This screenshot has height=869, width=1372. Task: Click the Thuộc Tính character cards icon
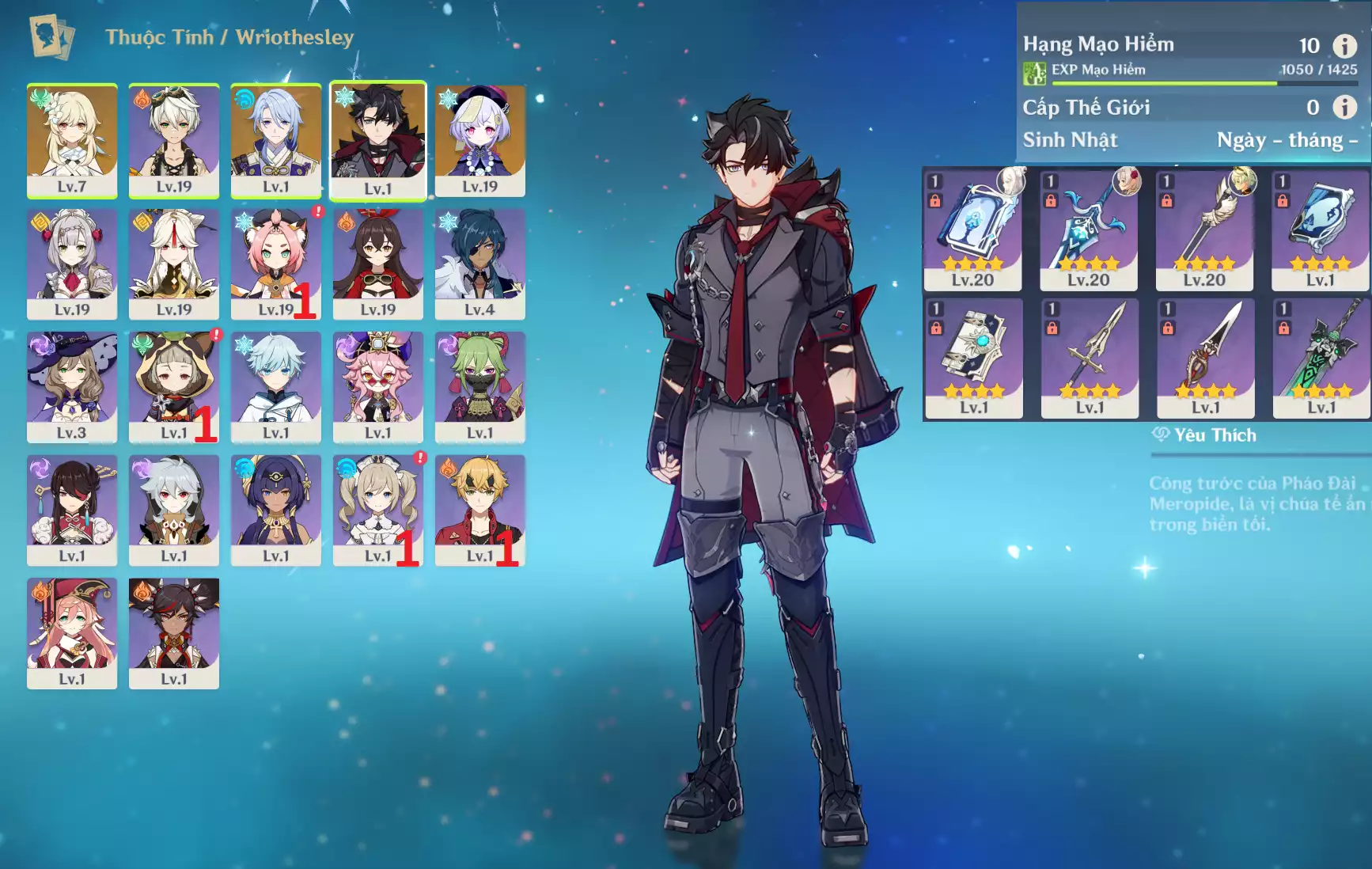(51, 36)
